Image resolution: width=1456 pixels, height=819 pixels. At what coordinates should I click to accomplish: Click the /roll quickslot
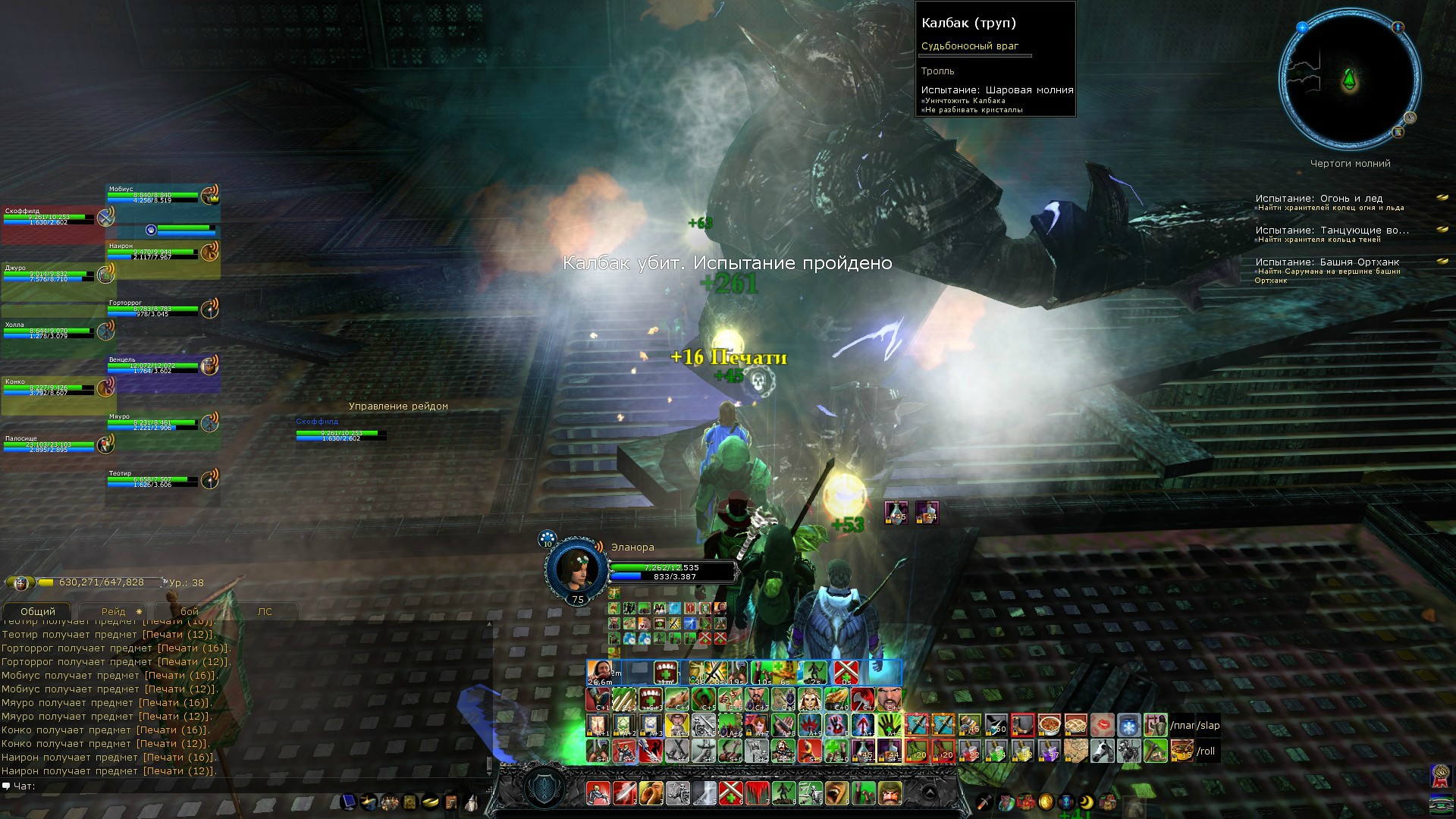[x=1206, y=752]
